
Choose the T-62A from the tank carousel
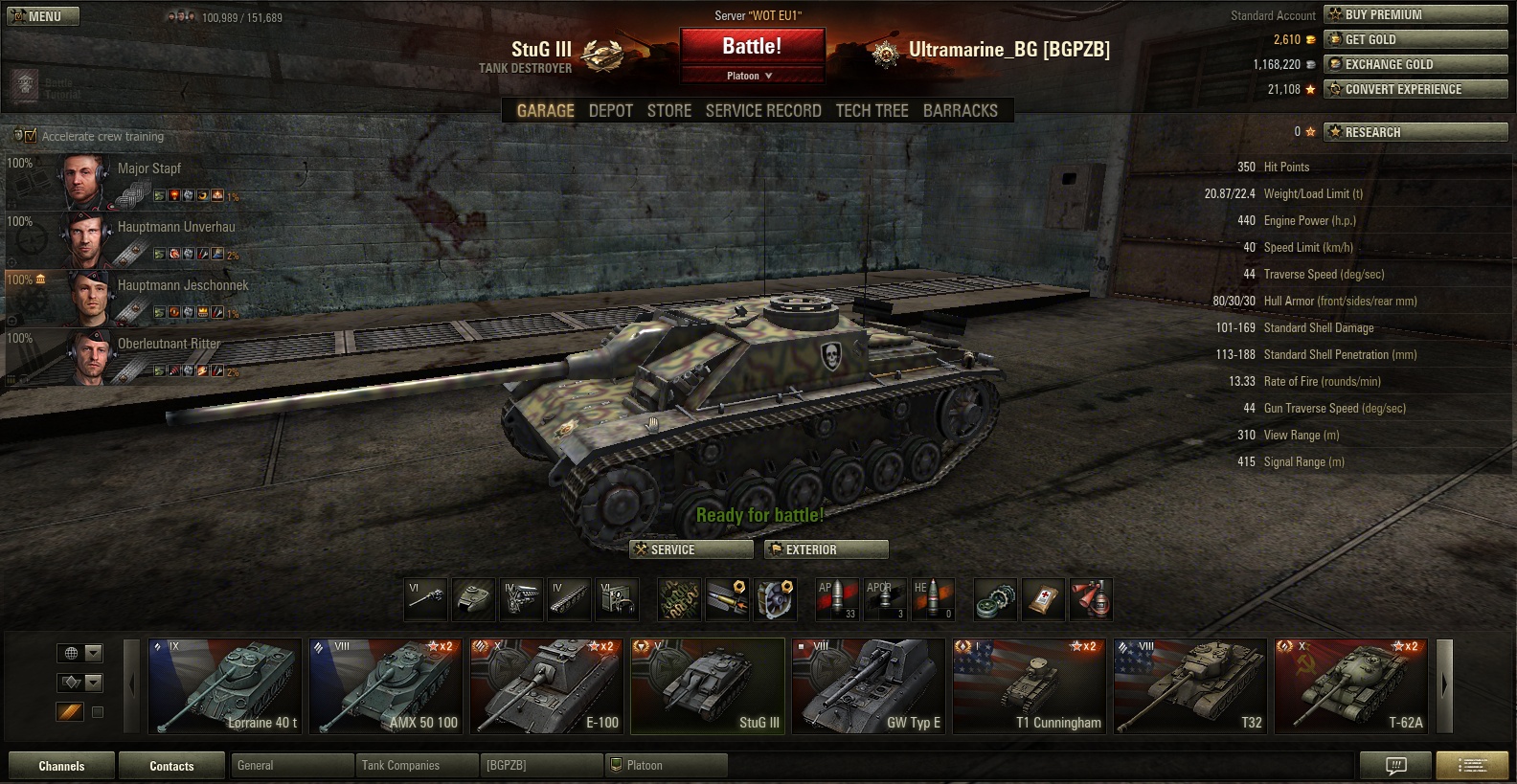click(1351, 686)
